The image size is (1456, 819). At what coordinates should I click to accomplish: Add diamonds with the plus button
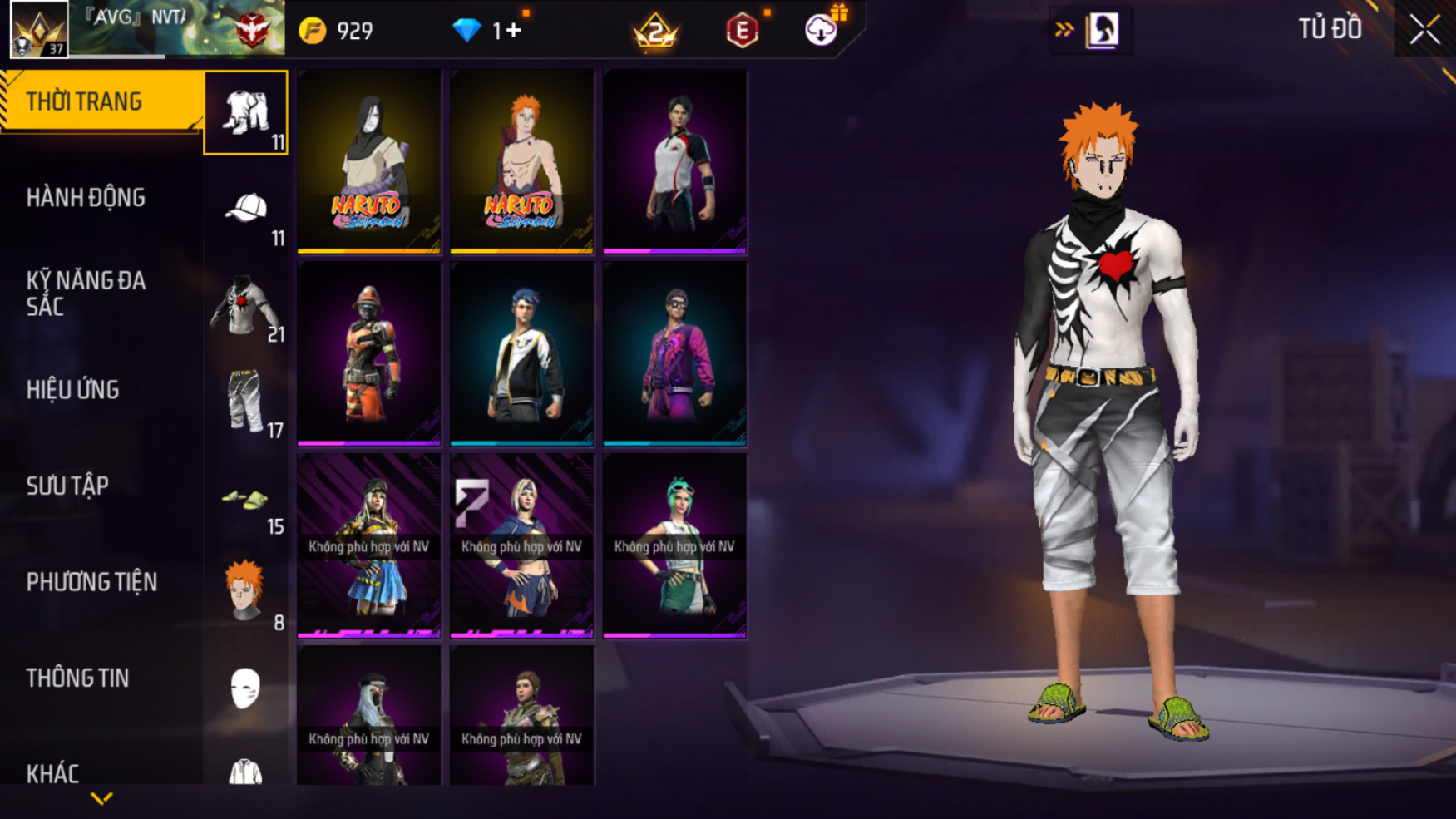512,31
